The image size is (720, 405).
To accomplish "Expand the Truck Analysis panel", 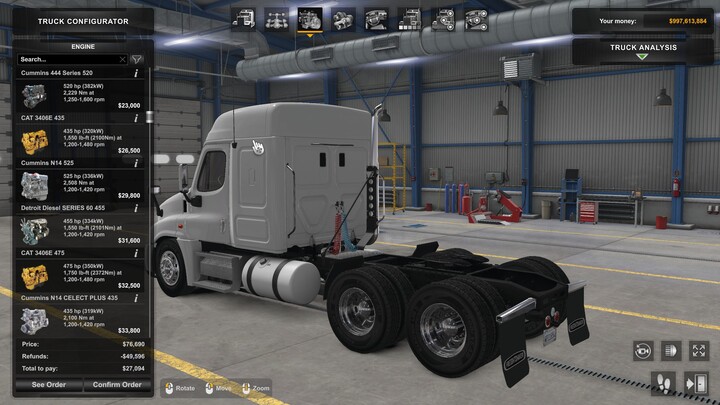I will click(x=643, y=50).
